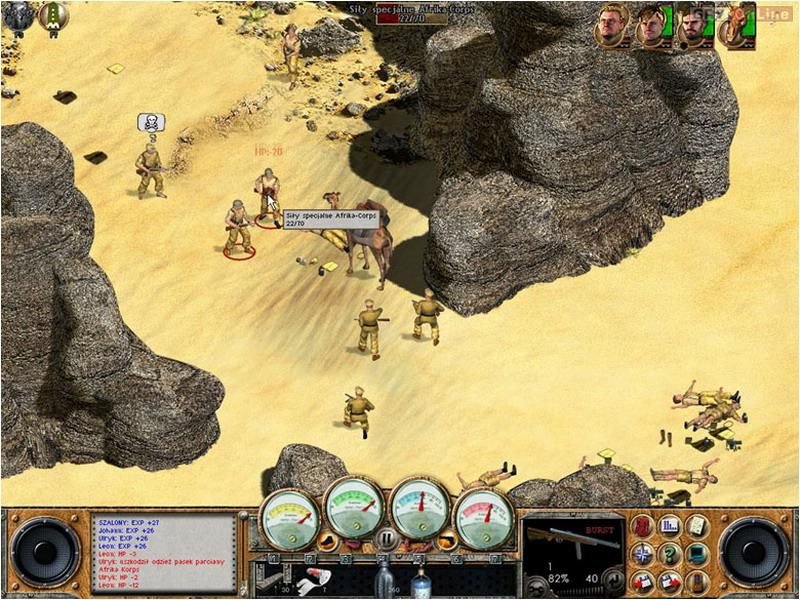Choose the camel portrait in the squad bar
800x600 pixels.
pyautogui.click(x=732, y=26)
